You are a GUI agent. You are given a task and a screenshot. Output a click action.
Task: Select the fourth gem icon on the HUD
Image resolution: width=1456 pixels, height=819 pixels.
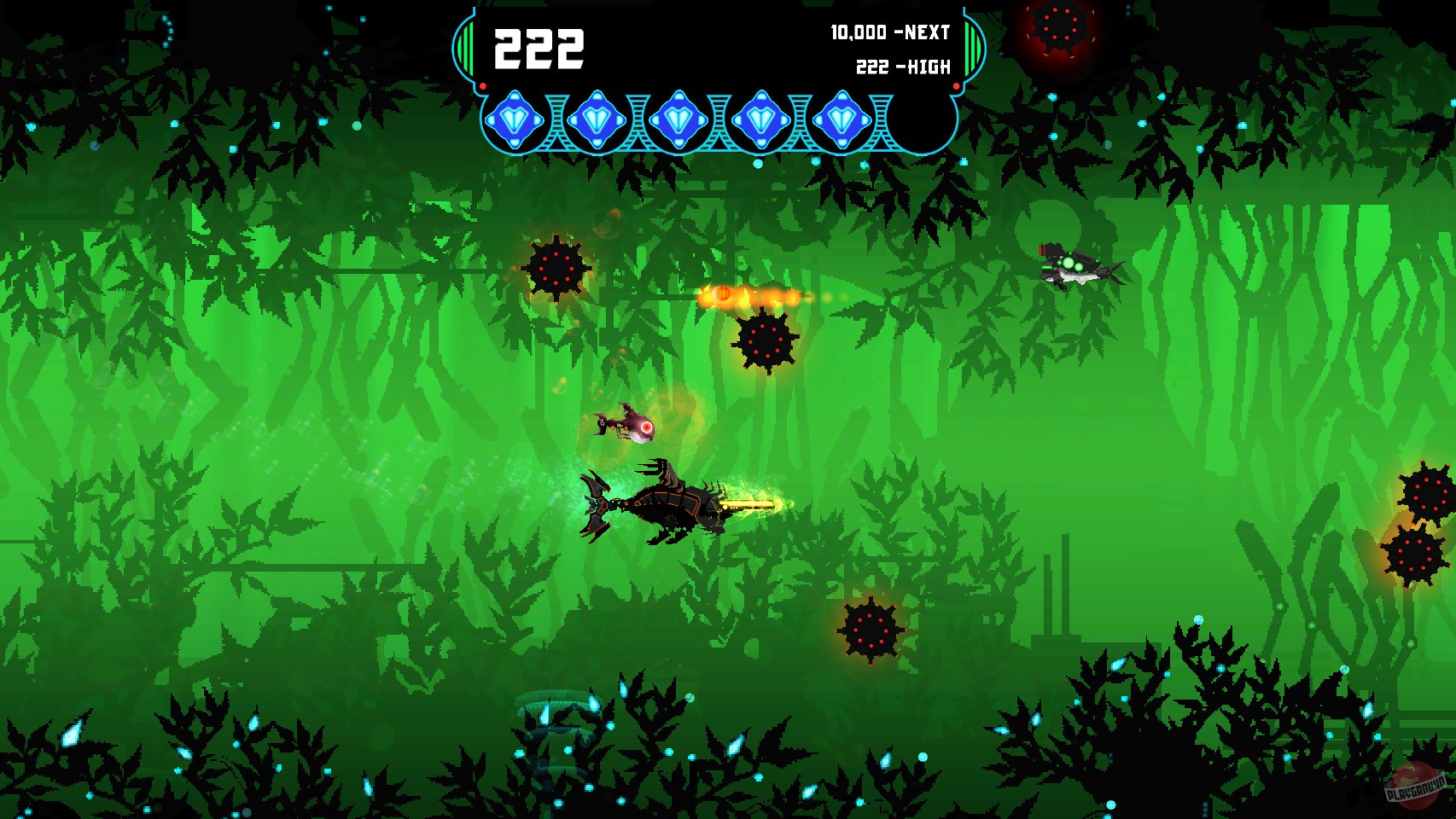[x=760, y=120]
